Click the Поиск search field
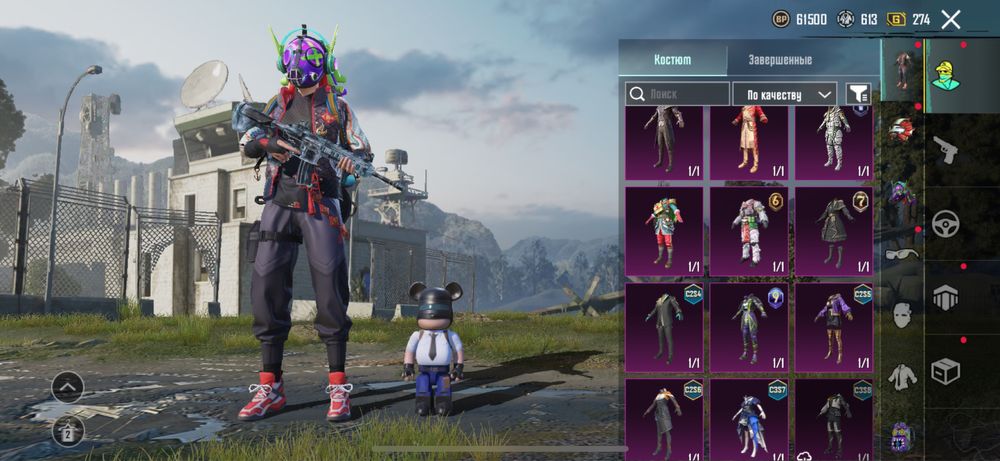 (678, 94)
